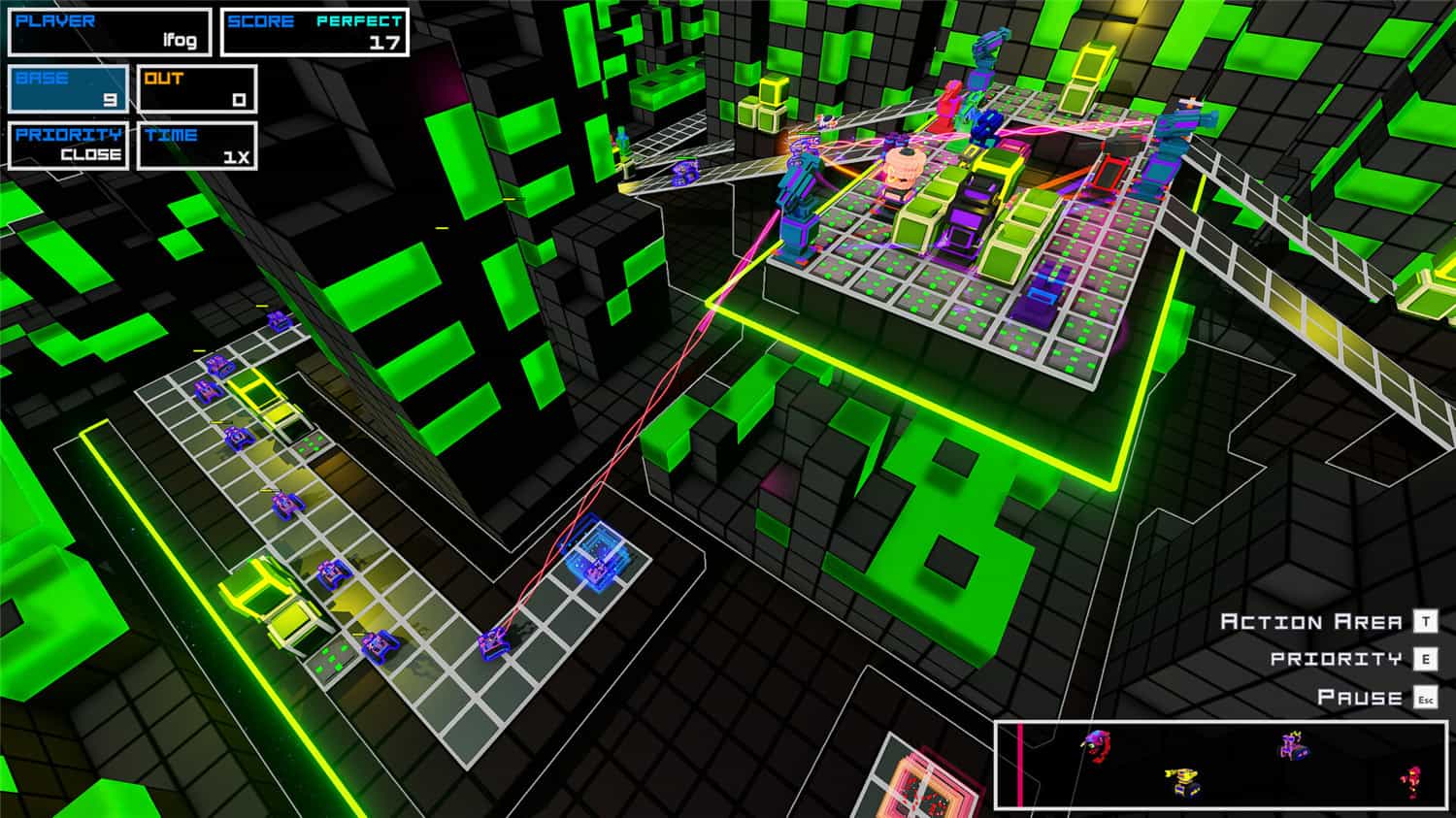Change the Time 1x speed setting
The image size is (1456, 818).
pyautogui.click(x=197, y=146)
